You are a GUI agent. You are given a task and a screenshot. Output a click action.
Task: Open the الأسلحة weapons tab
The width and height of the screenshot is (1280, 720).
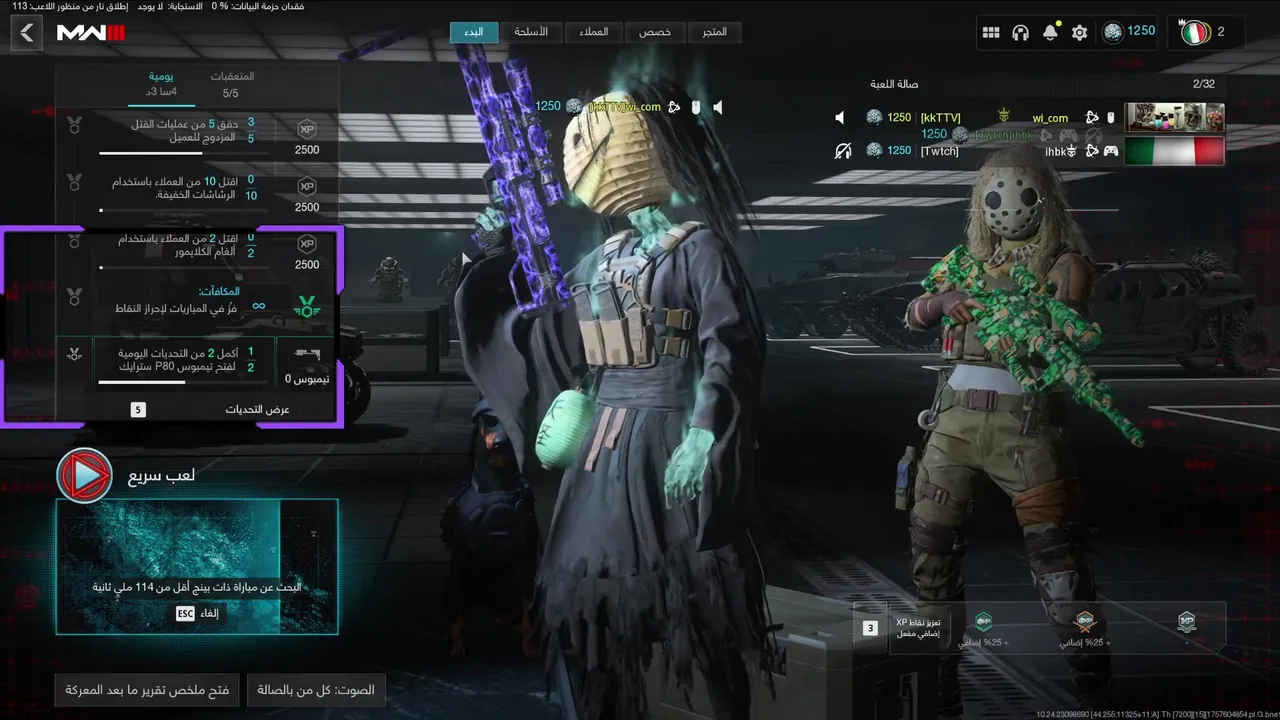(531, 32)
